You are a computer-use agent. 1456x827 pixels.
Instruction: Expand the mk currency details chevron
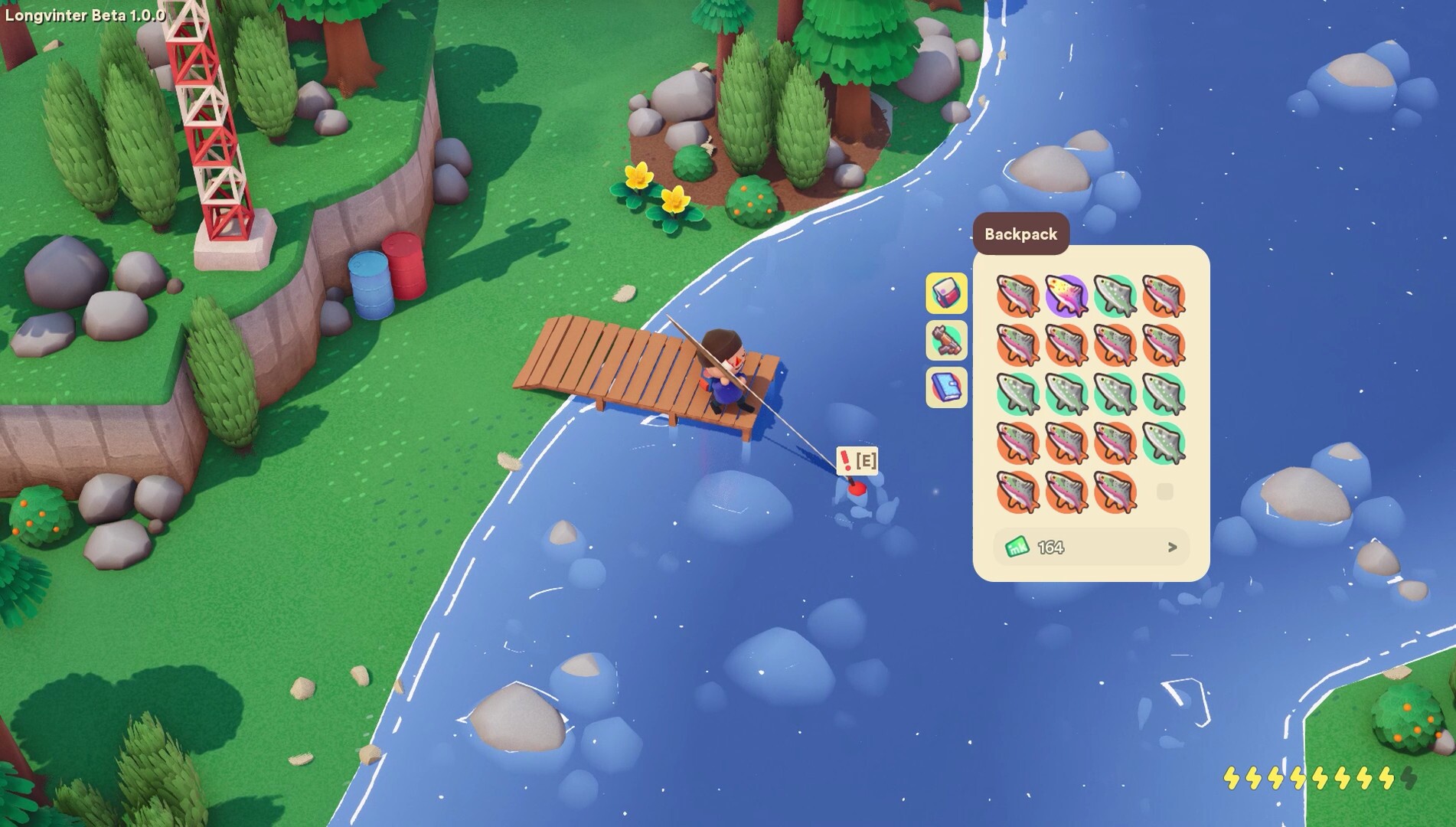pos(1173,547)
